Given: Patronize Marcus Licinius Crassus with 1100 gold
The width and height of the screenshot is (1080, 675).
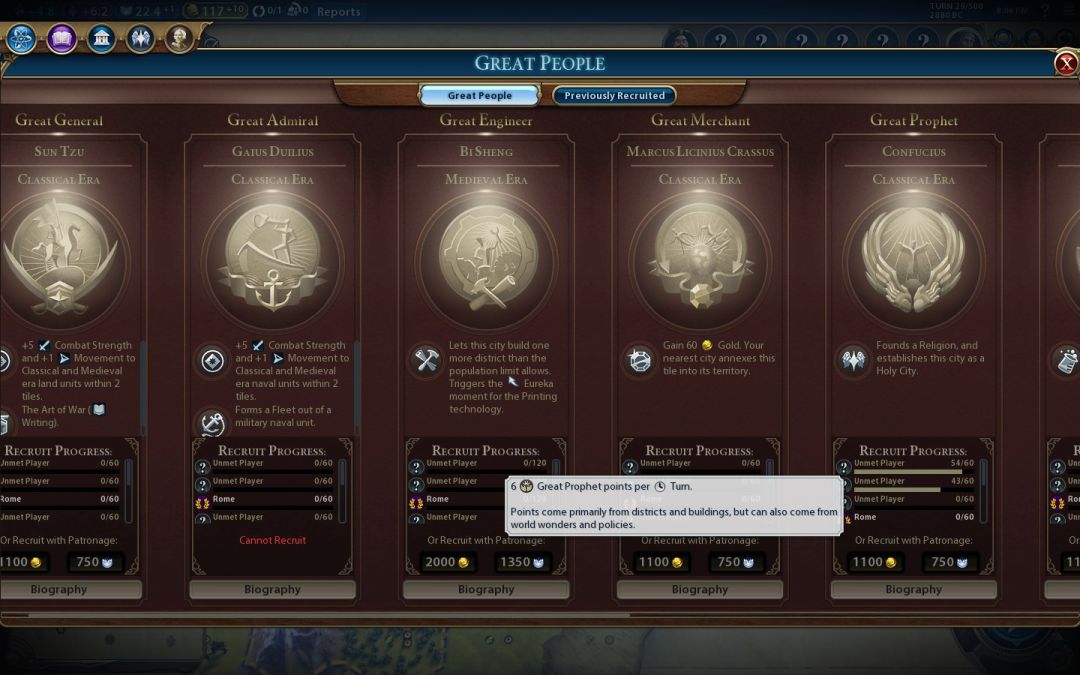Looking at the screenshot, I should (661, 562).
